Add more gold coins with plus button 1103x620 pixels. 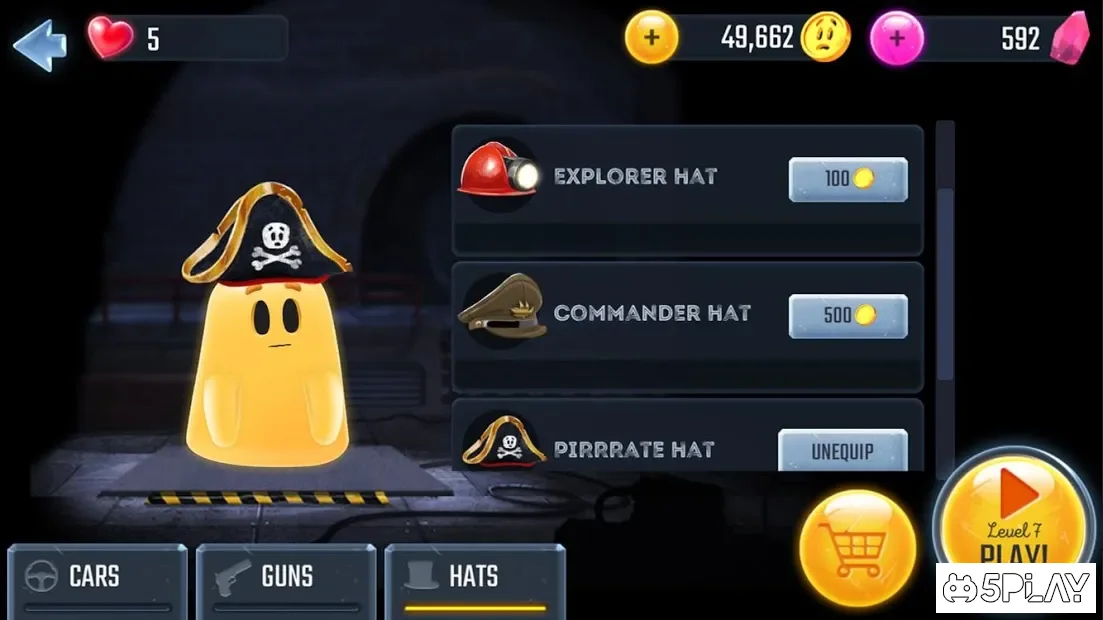coord(651,38)
